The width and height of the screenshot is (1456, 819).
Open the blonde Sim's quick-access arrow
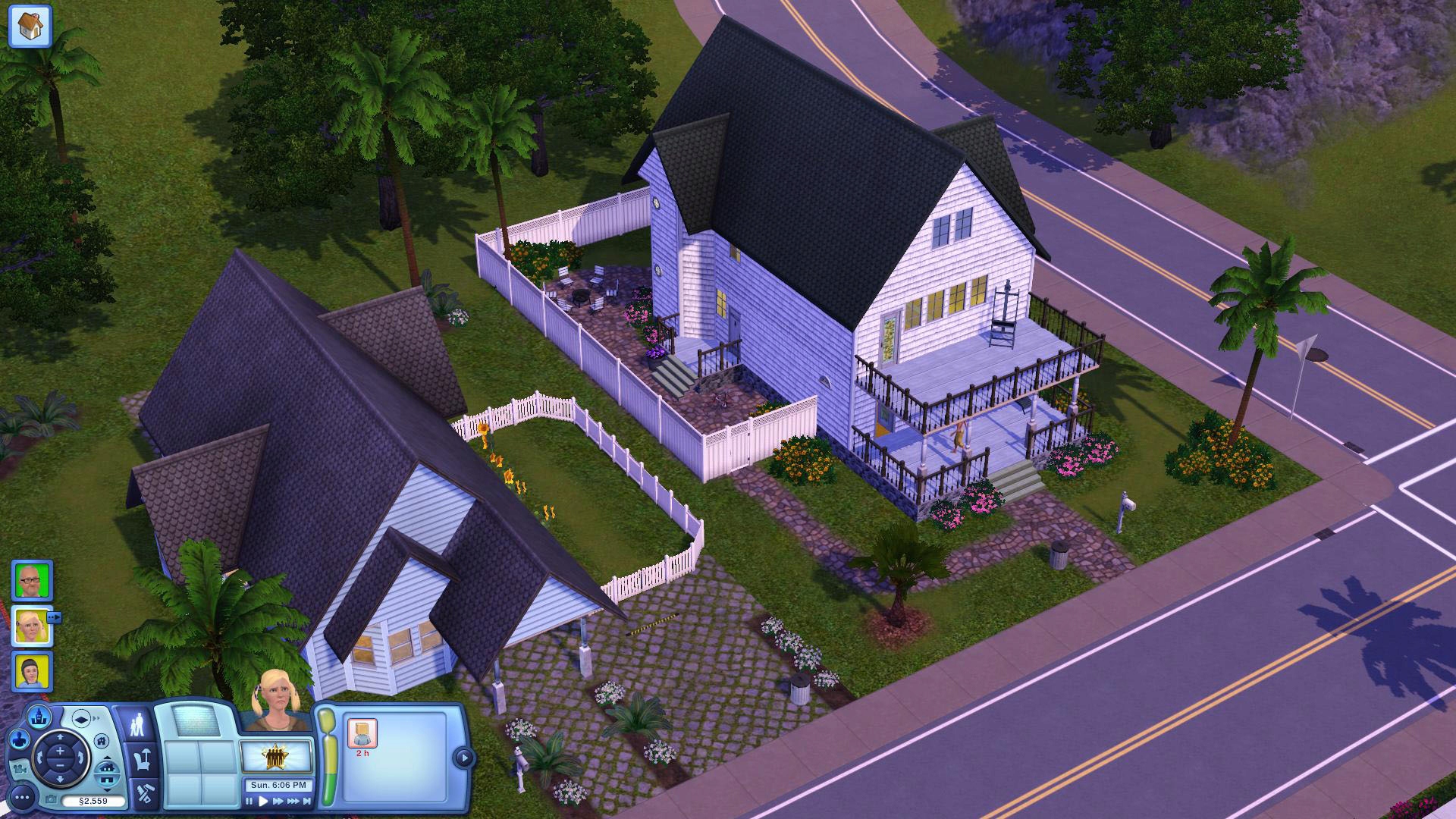click(54, 617)
